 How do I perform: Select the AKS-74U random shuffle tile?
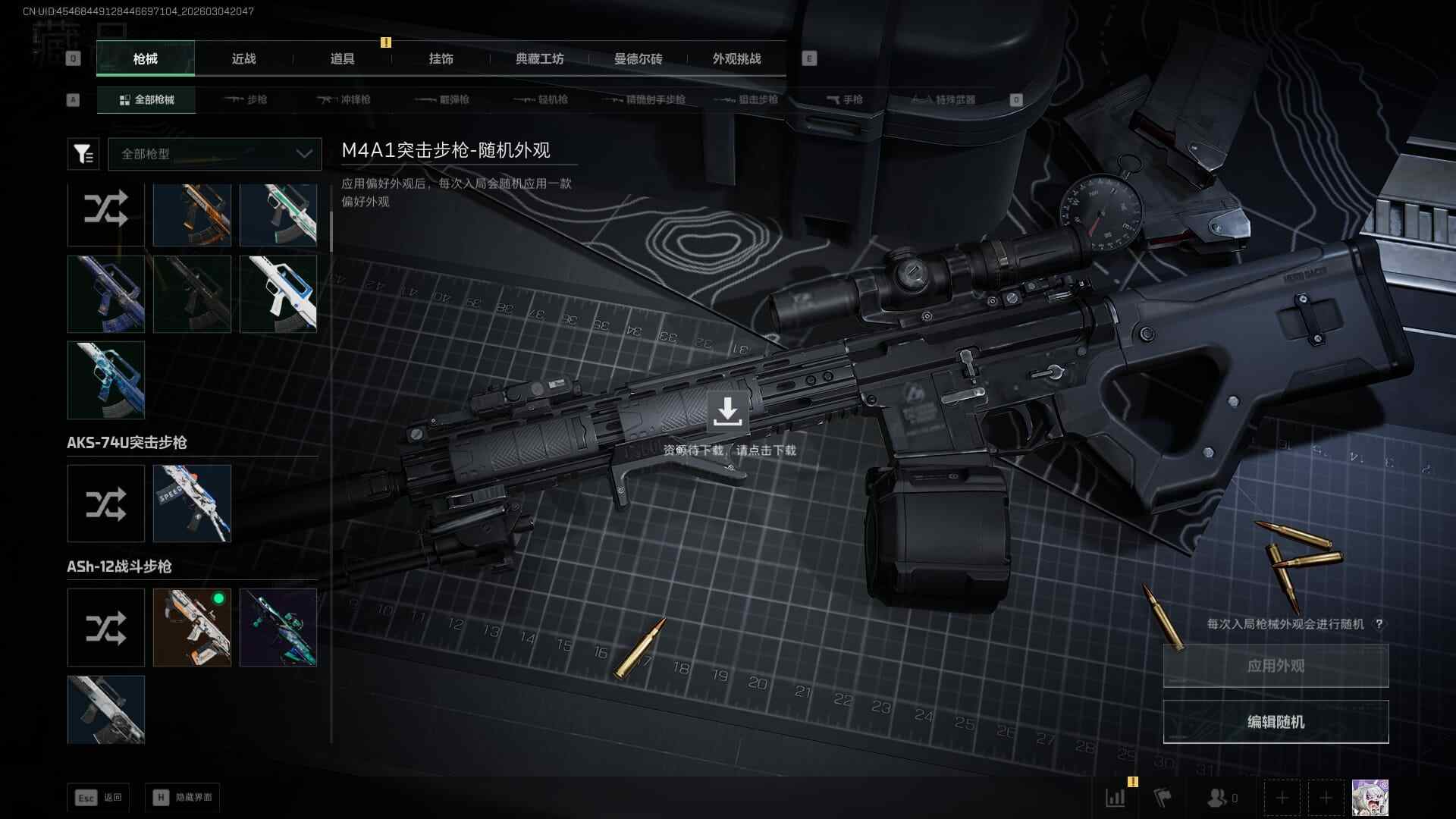(106, 504)
